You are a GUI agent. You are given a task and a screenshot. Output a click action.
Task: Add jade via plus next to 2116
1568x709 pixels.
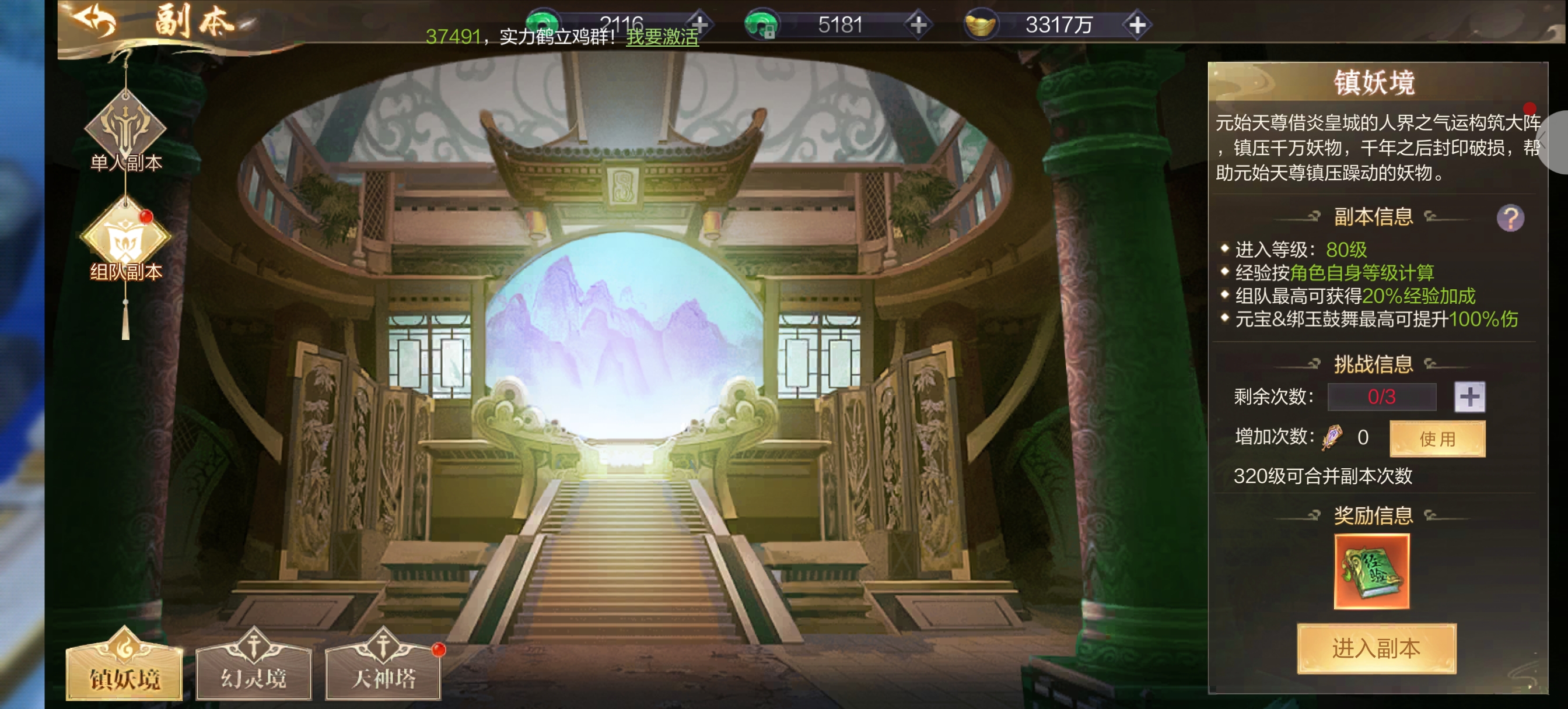(x=700, y=25)
